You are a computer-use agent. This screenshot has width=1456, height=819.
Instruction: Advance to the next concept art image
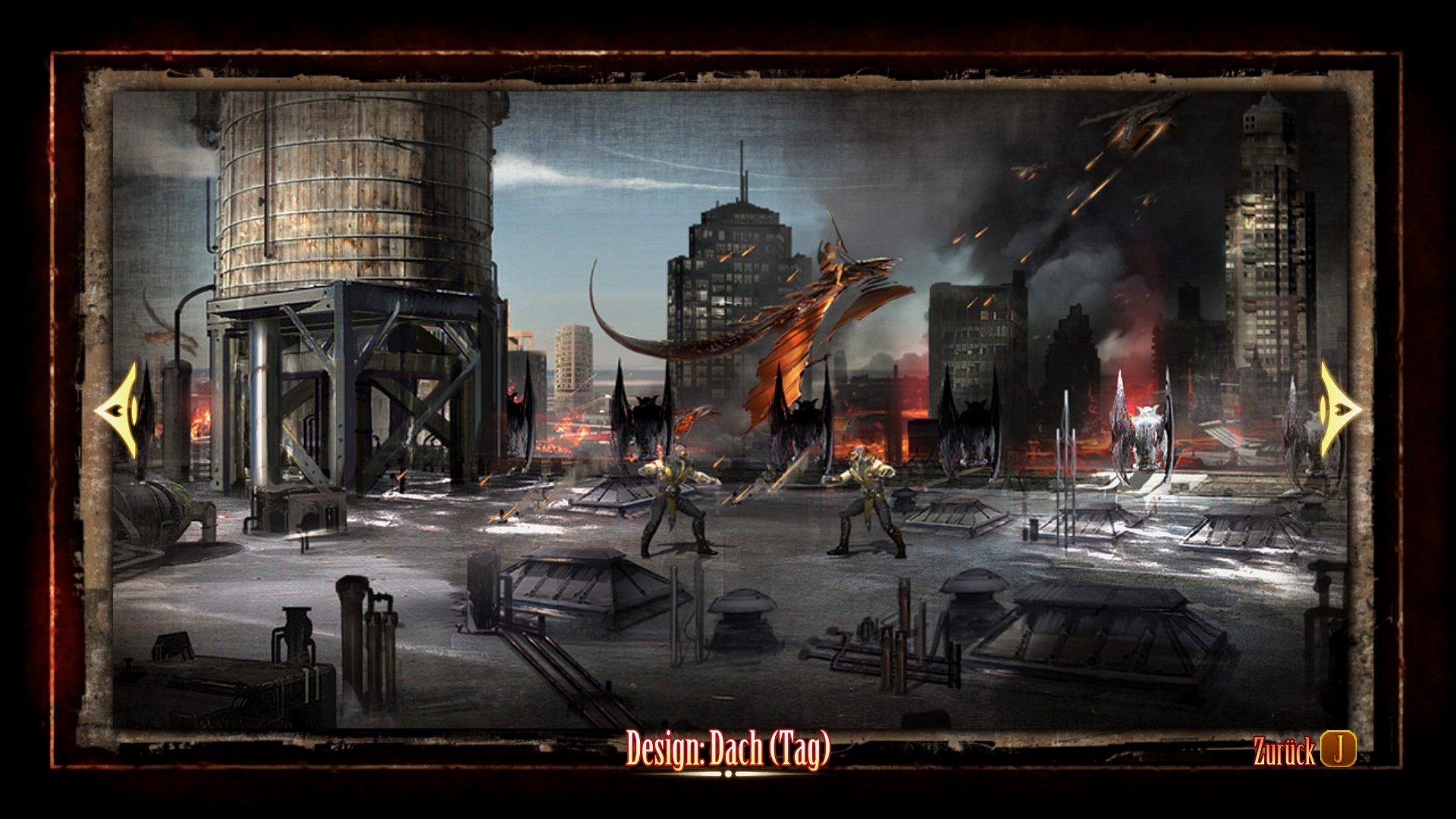pyautogui.click(x=1339, y=409)
